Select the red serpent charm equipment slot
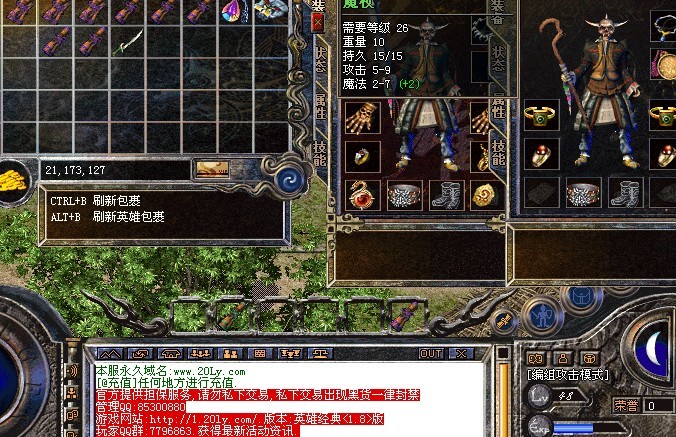The height and width of the screenshot is (437, 676). click(360, 194)
